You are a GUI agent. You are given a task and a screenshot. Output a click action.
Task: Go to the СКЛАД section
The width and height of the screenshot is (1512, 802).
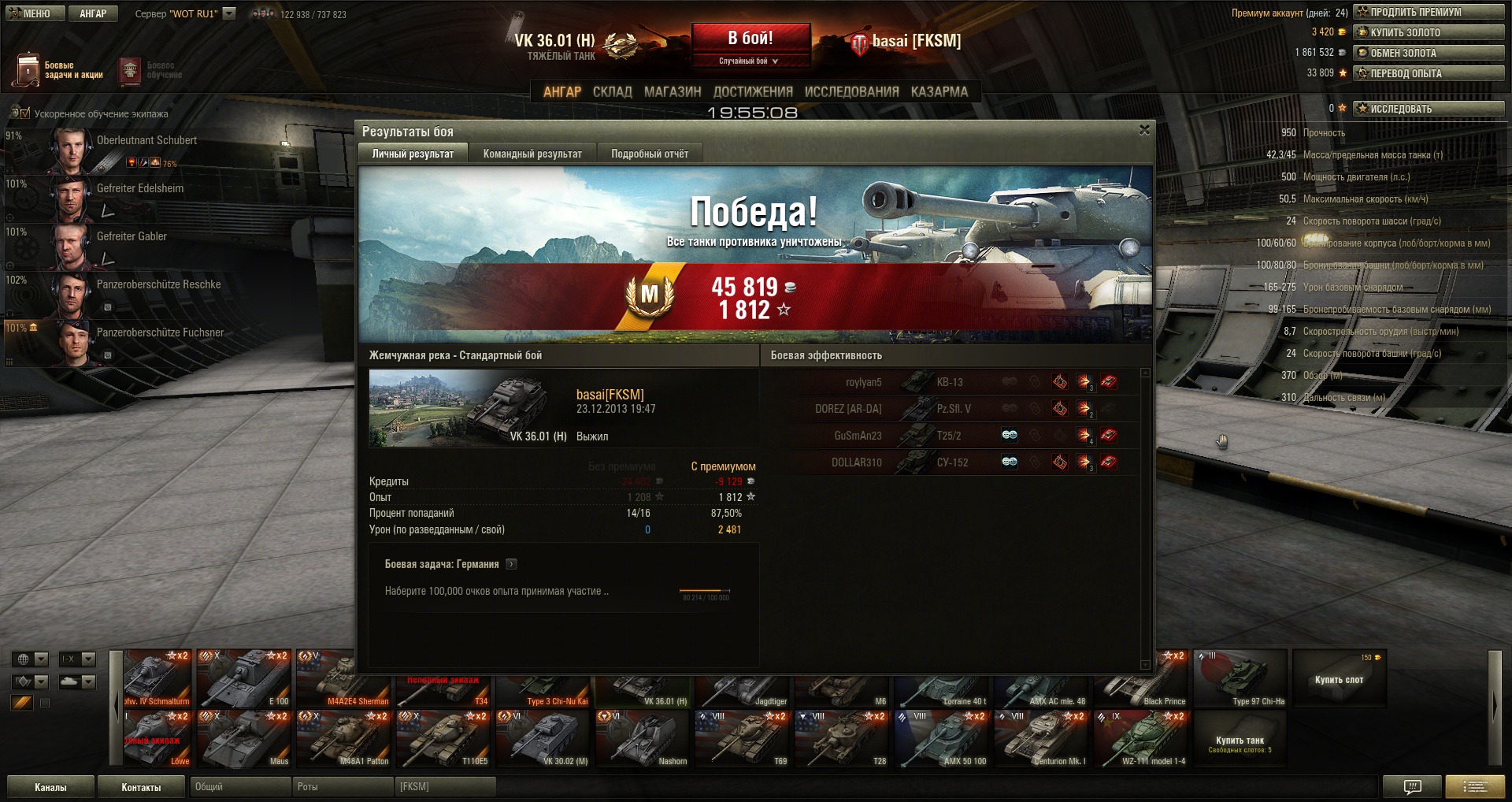(612, 91)
